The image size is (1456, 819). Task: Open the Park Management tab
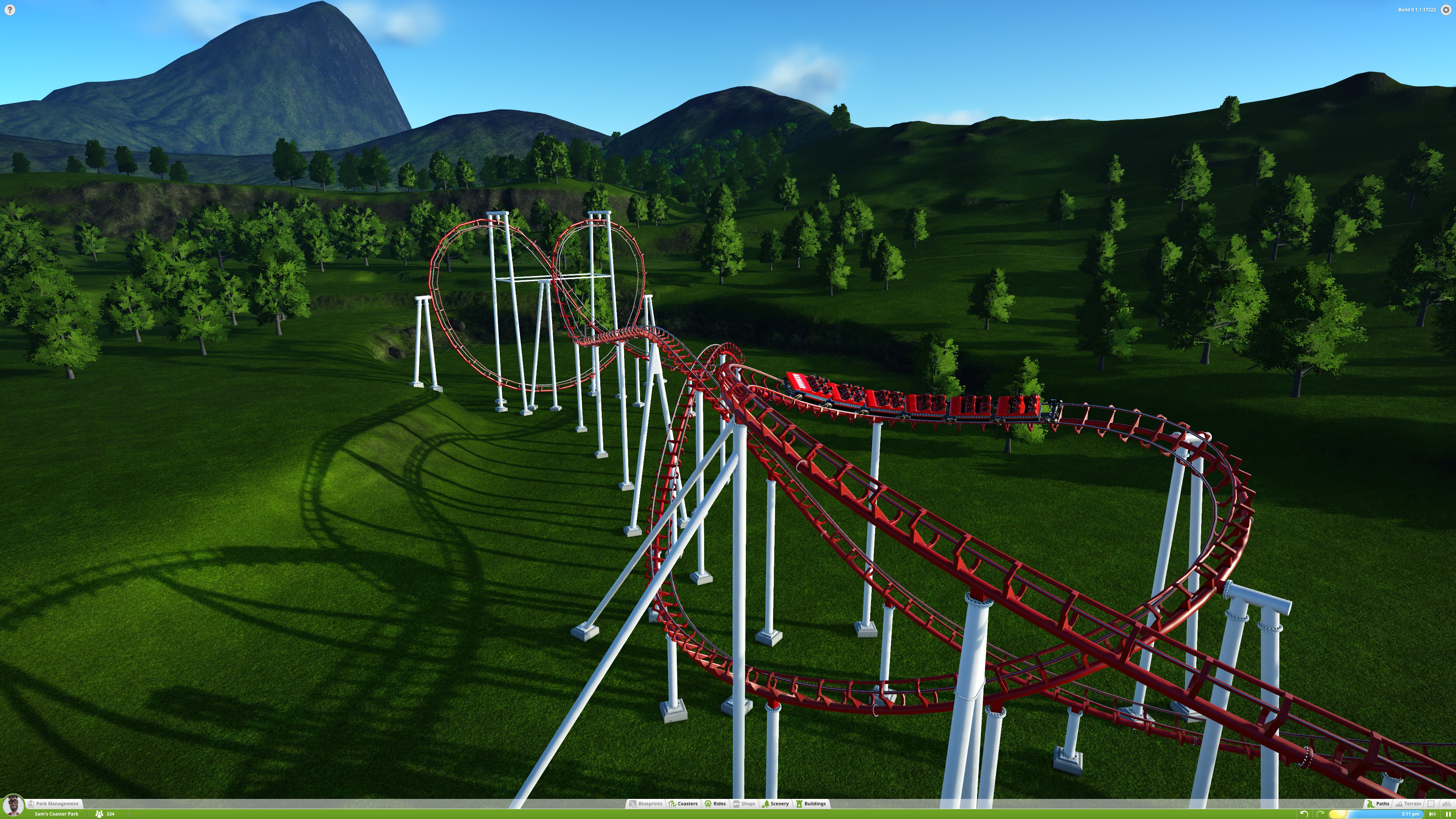point(54,803)
